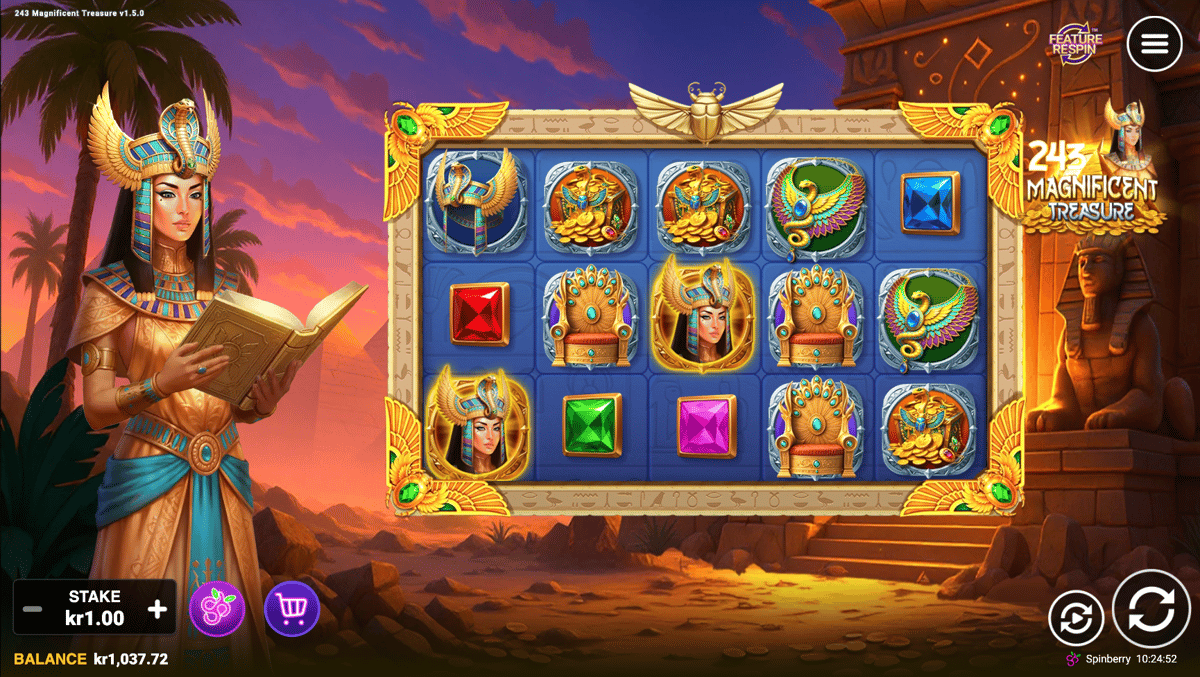This screenshot has height=677, width=1200.
Task: Decrease the stake with the minus button
Action: click(x=33, y=609)
